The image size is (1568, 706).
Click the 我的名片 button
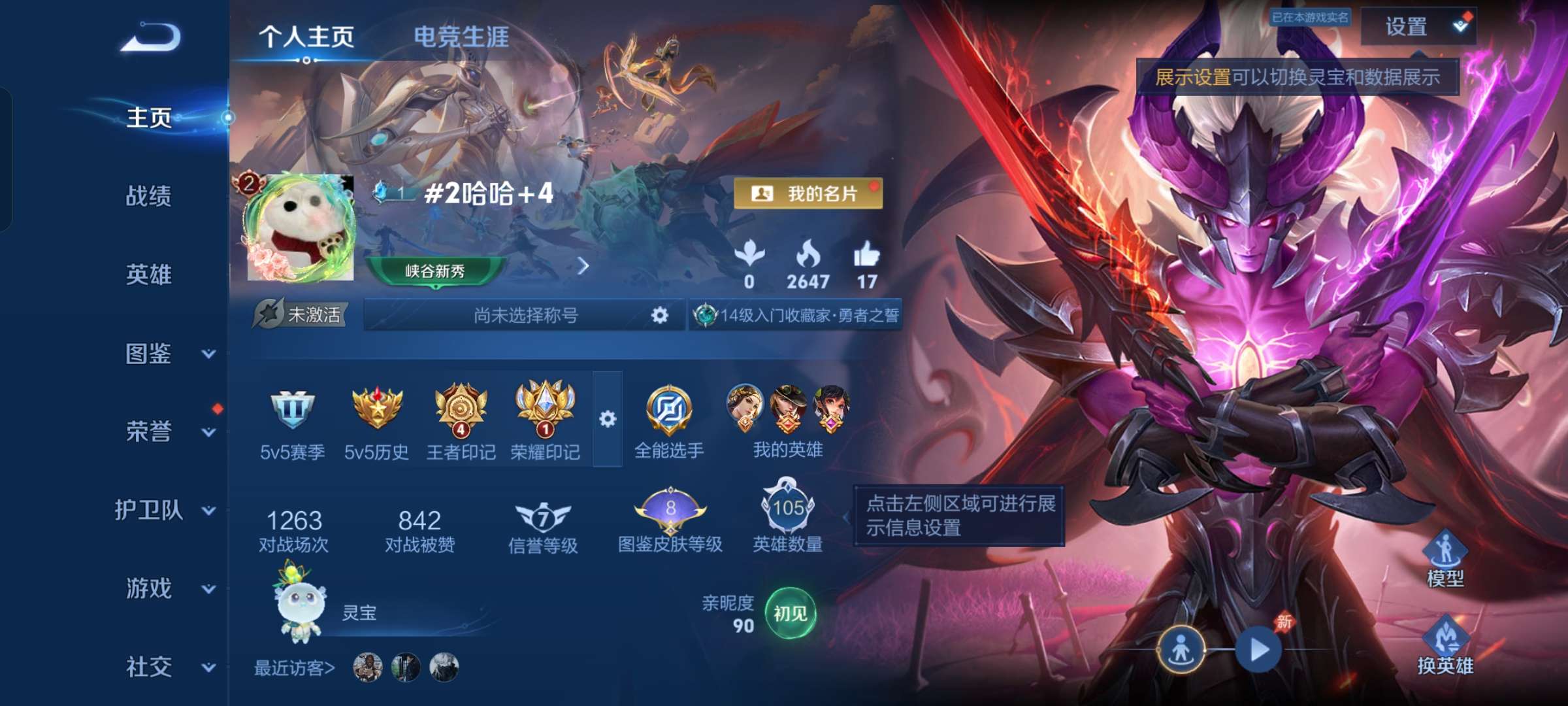point(807,193)
